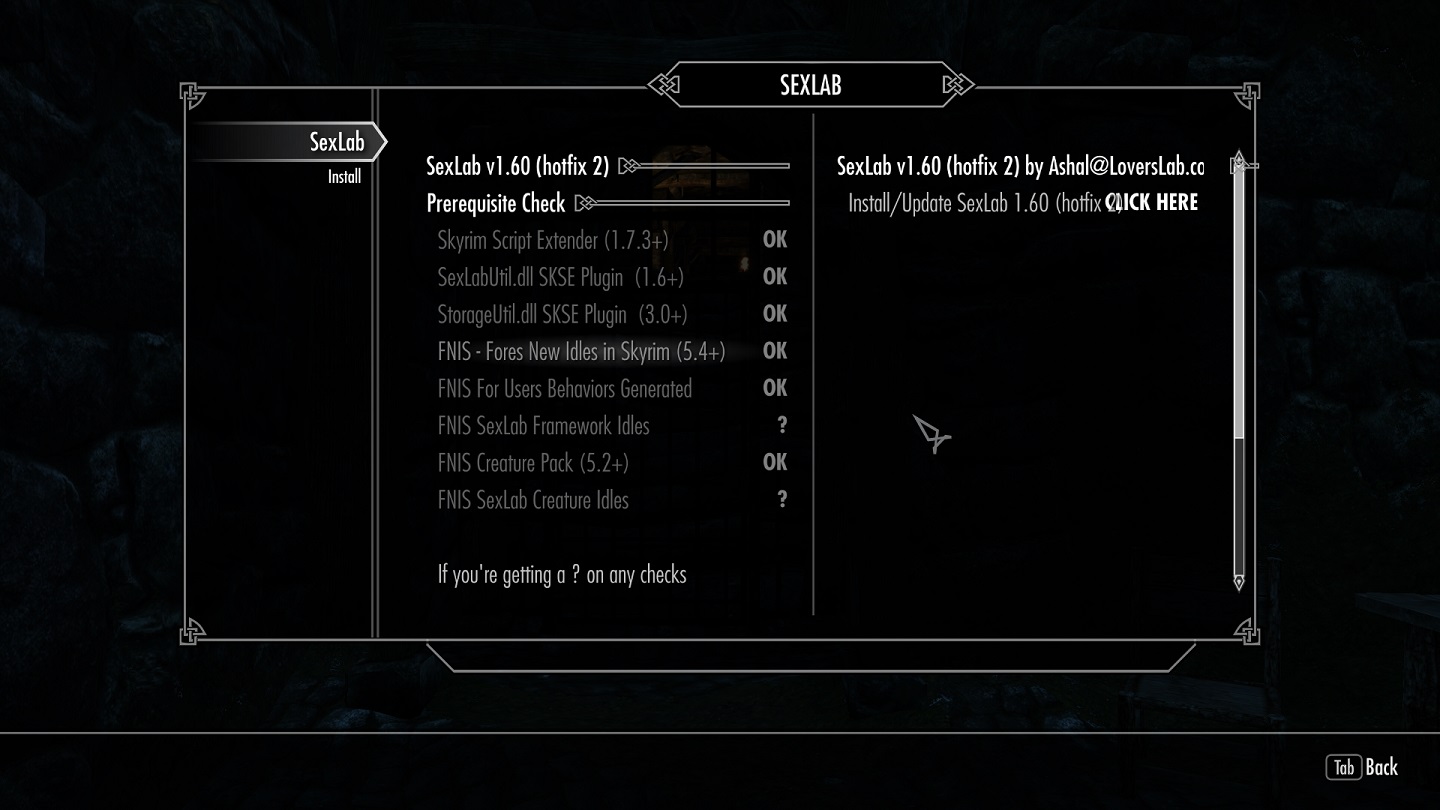The height and width of the screenshot is (810, 1440).
Task: Select the SexLab mod entry
Action: pos(337,142)
